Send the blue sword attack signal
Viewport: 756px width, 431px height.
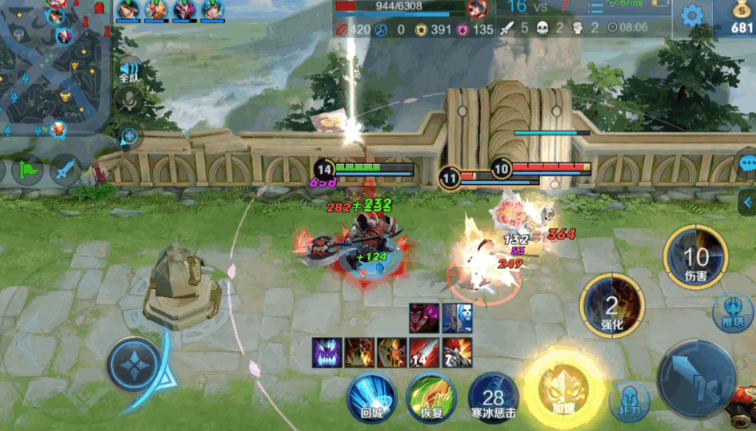[66, 170]
